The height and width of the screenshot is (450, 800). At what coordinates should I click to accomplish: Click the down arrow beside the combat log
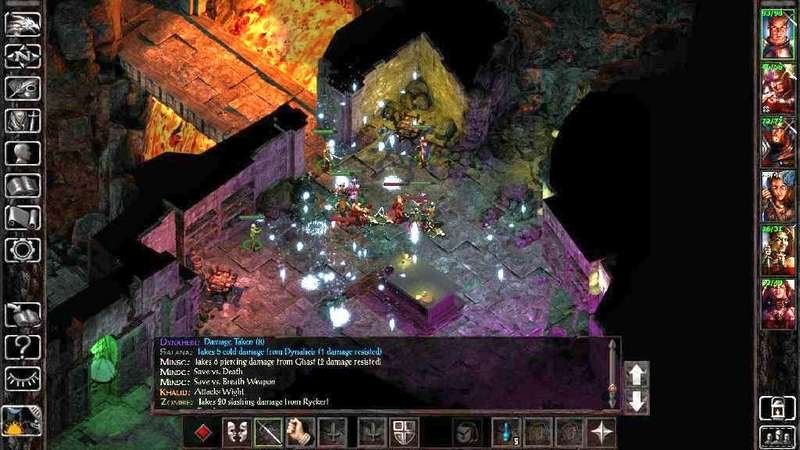[637, 401]
